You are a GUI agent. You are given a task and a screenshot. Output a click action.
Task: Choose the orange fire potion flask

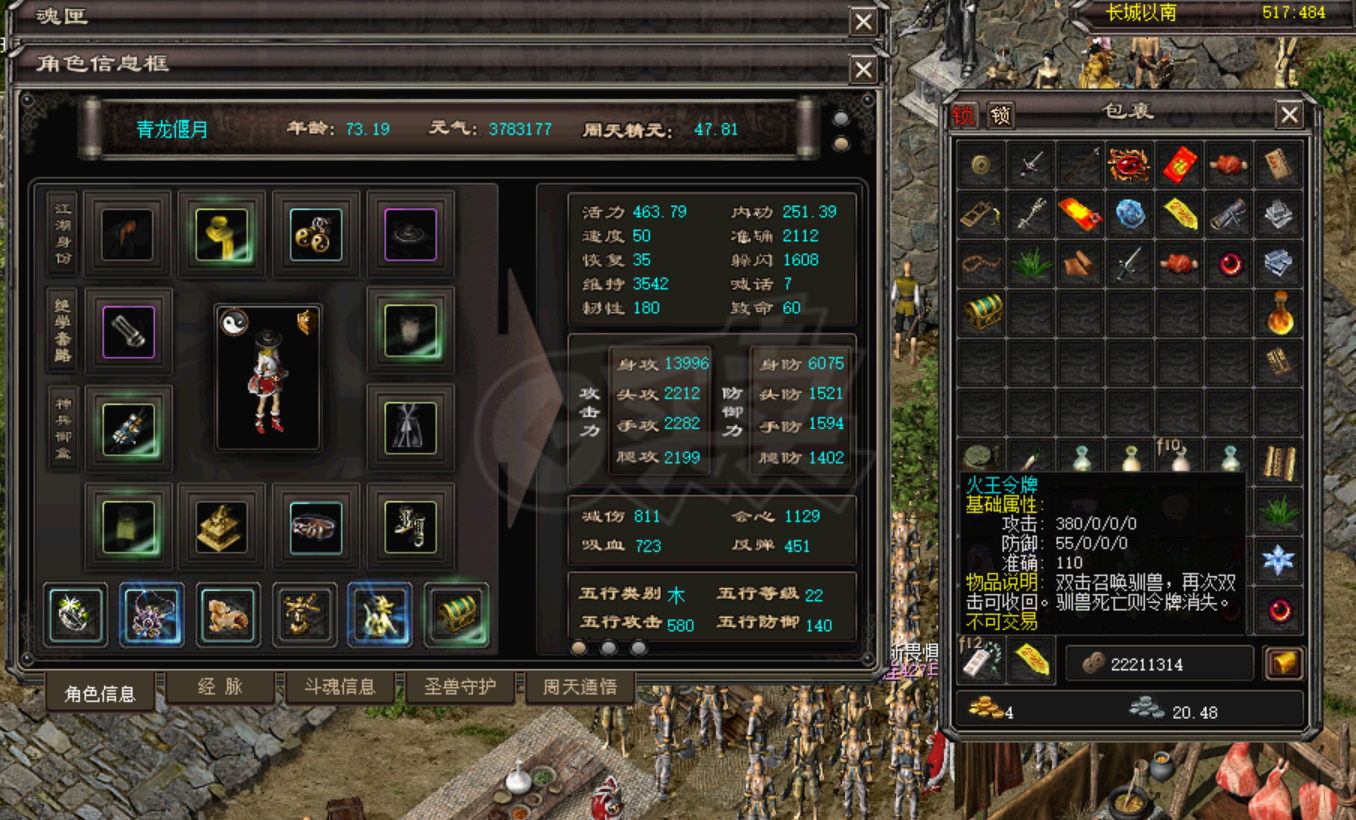tap(1278, 312)
